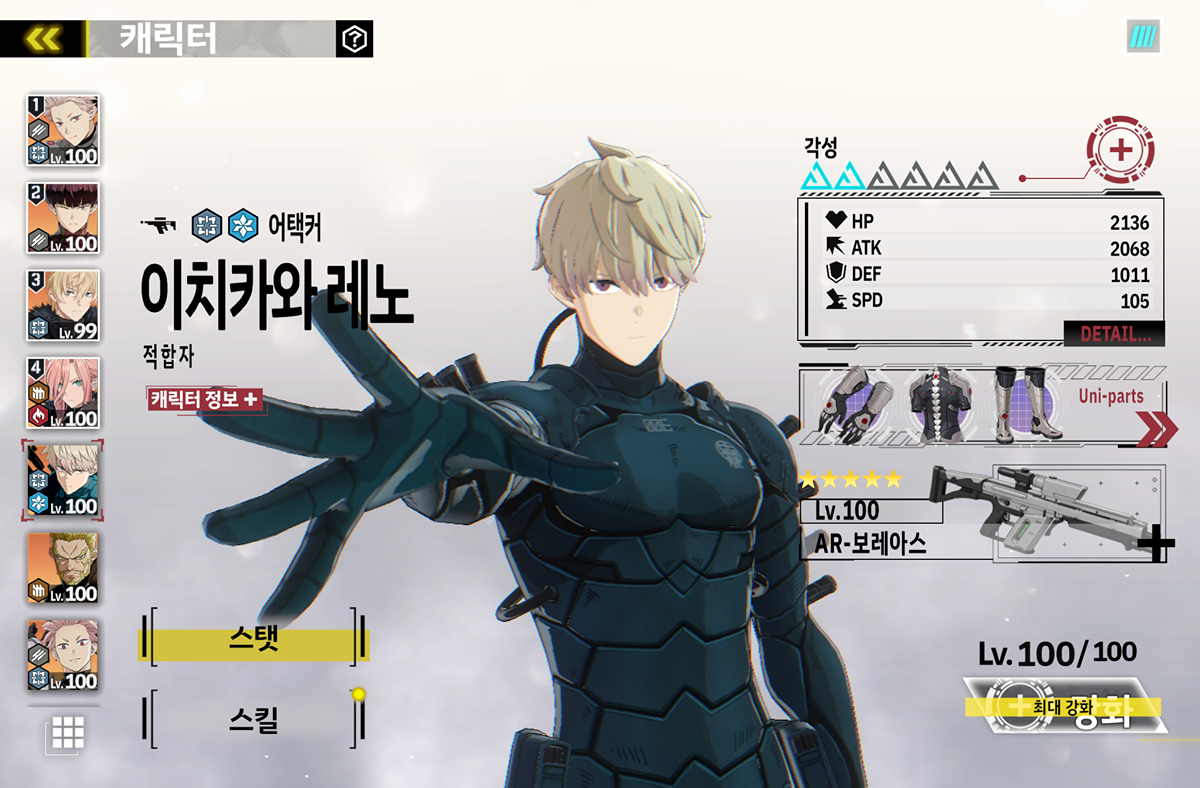The image size is (1200, 788).
Task: Open the blue striped menu icon
Action: (1142, 37)
